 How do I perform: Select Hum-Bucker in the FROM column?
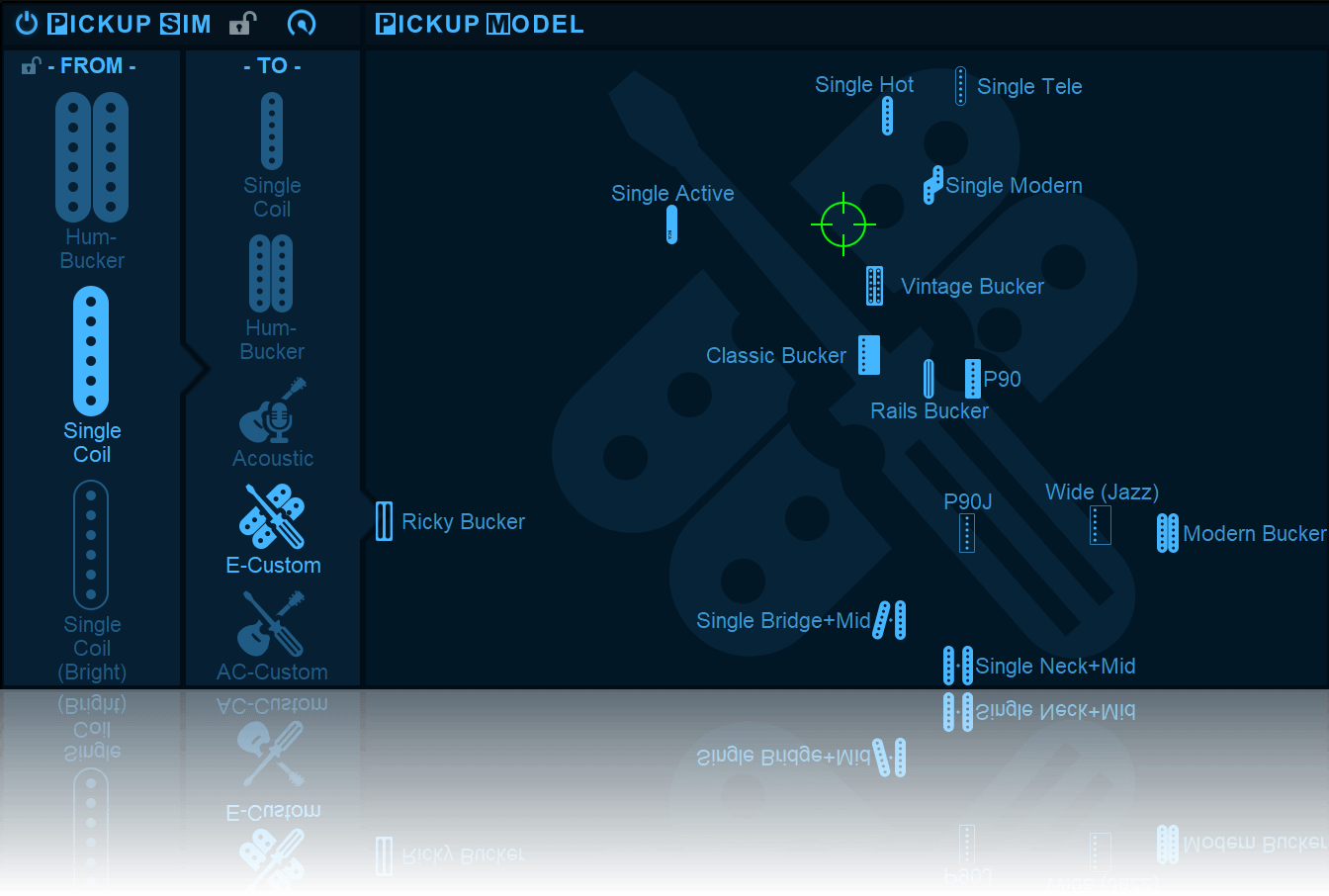pyautogui.click(x=92, y=158)
